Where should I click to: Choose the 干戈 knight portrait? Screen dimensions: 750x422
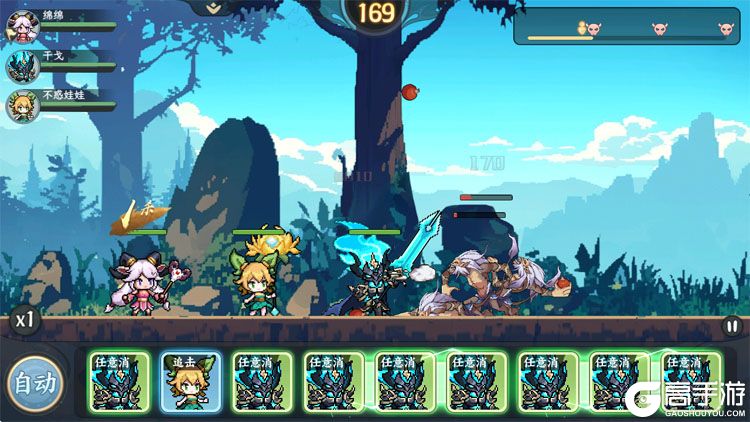point(22,65)
